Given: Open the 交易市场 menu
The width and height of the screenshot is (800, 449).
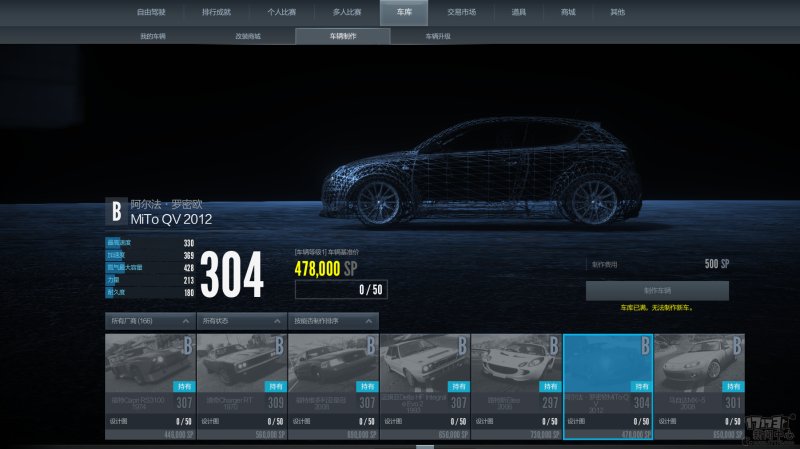Looking at the screenshot, I should (461, 12).
